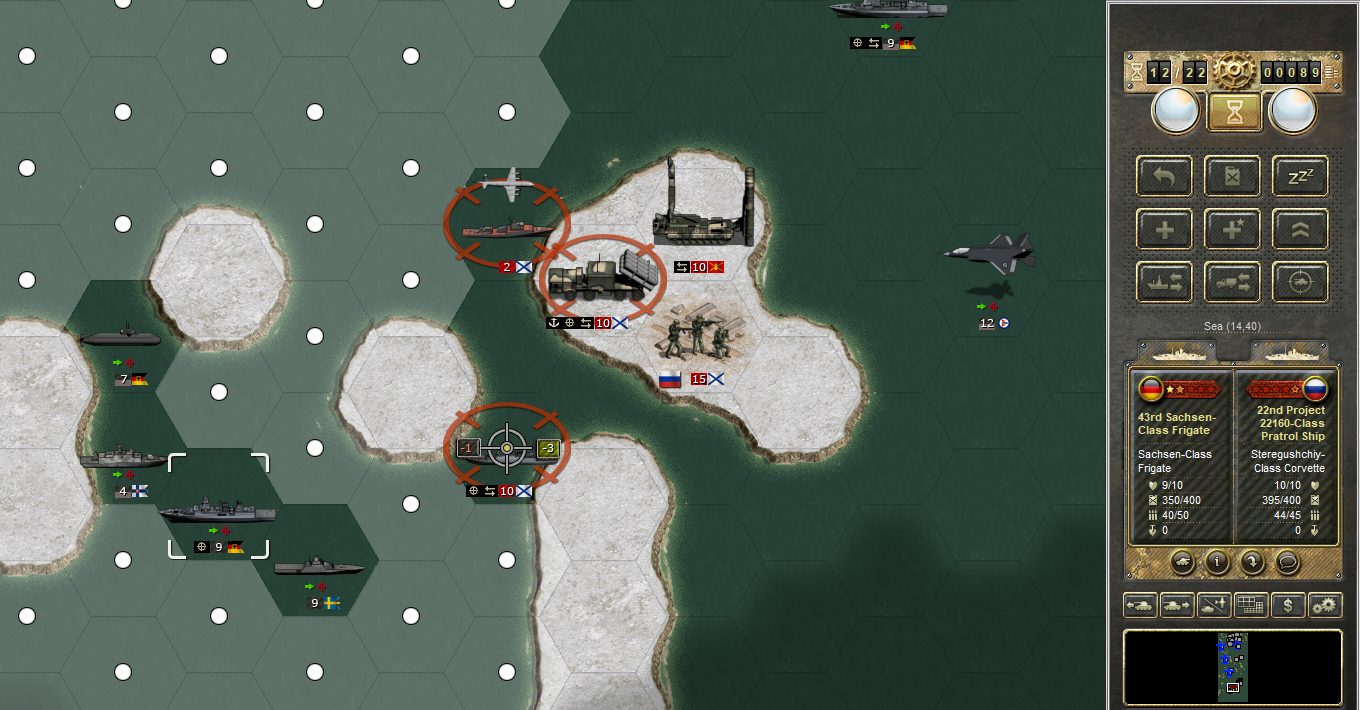Open the speech bubble message button
Image resolution: width=1360 pixels, height=710 pixels.
pos(1285,561)
